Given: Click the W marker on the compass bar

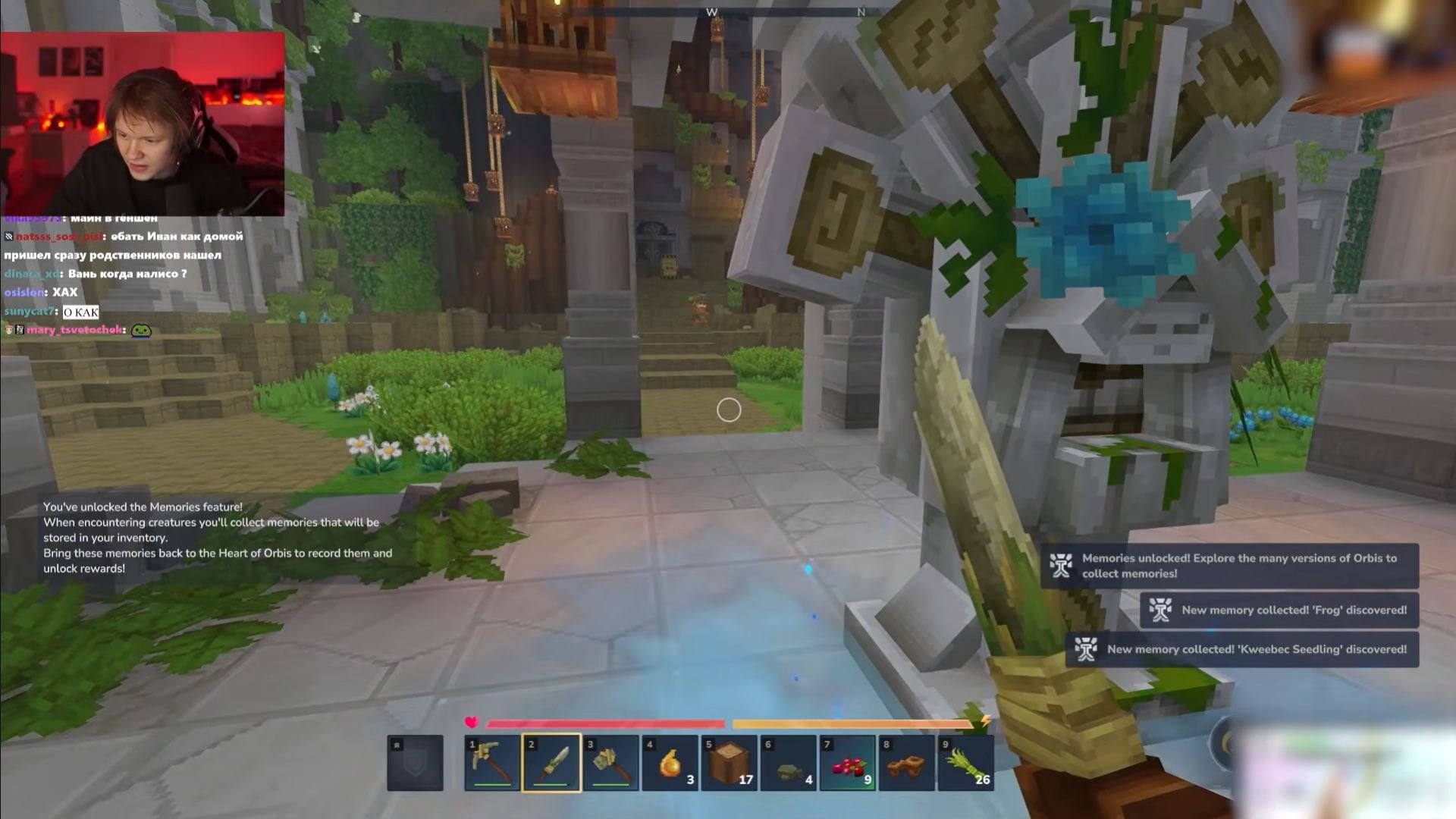Looking at the screenshot, I should [x=711, y=12].
